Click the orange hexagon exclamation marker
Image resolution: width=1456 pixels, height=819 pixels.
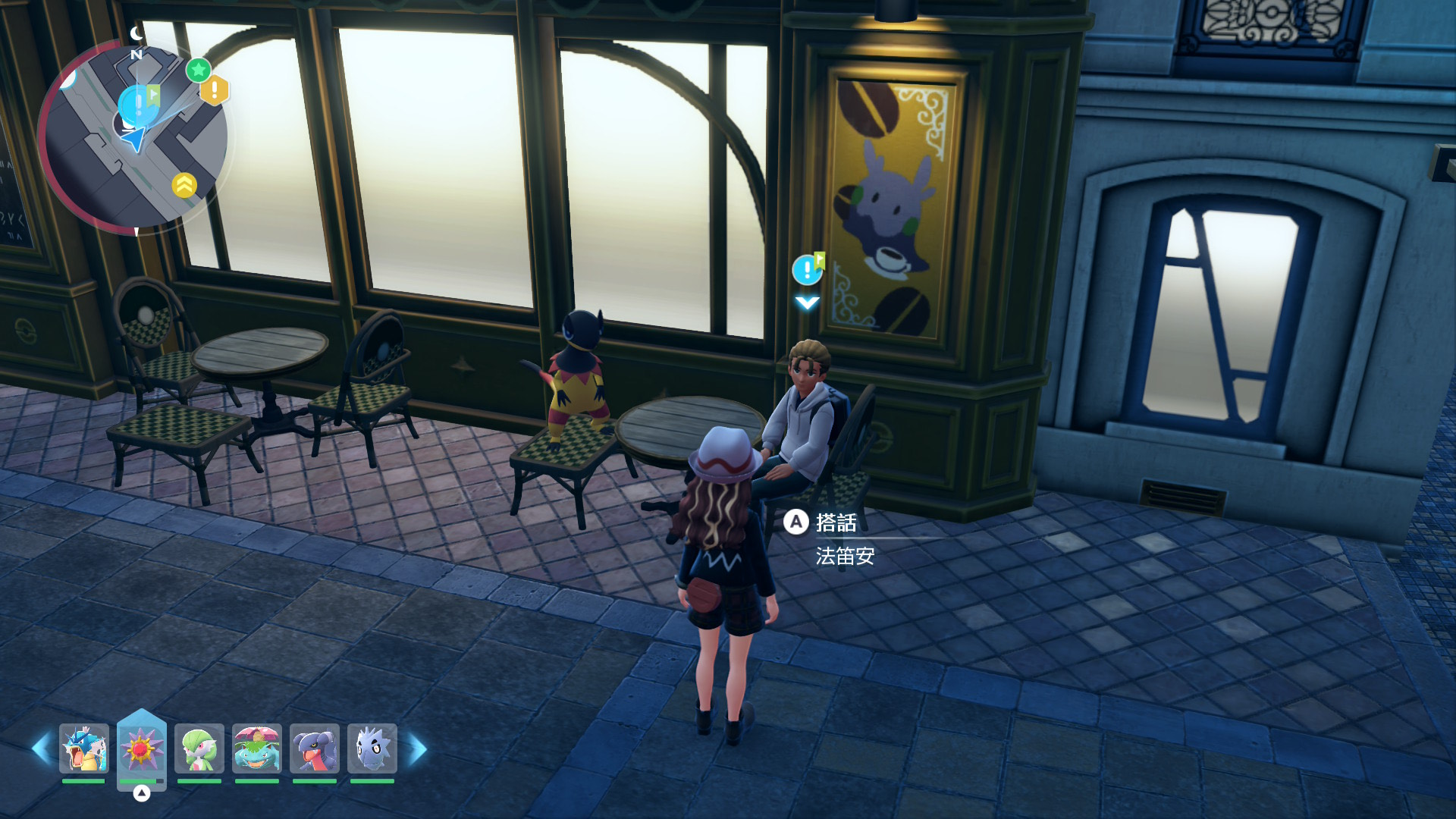tap(215, 90)
